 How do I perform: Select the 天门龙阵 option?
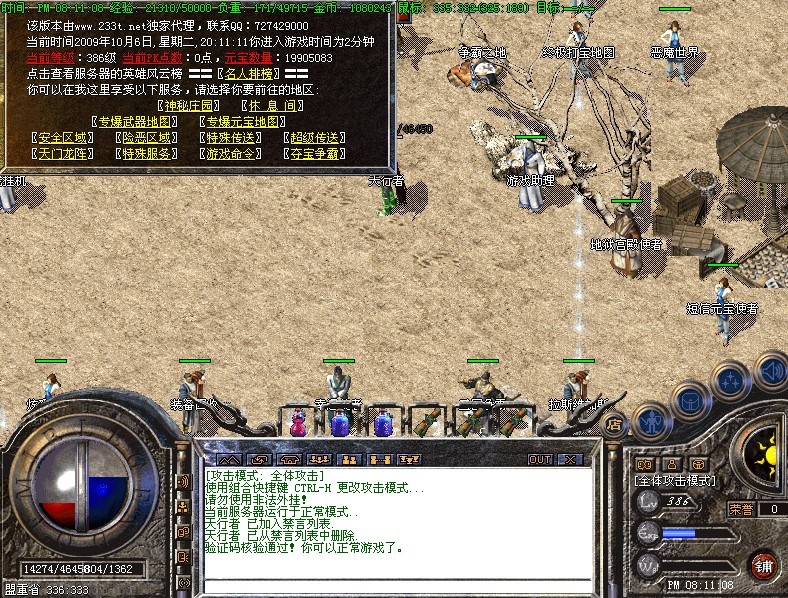click(62, 154)
